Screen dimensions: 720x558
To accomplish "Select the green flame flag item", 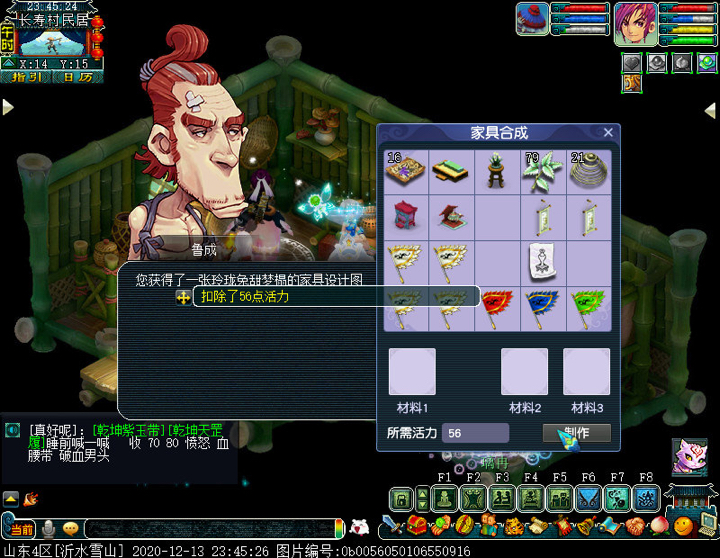I will (589, 309).
